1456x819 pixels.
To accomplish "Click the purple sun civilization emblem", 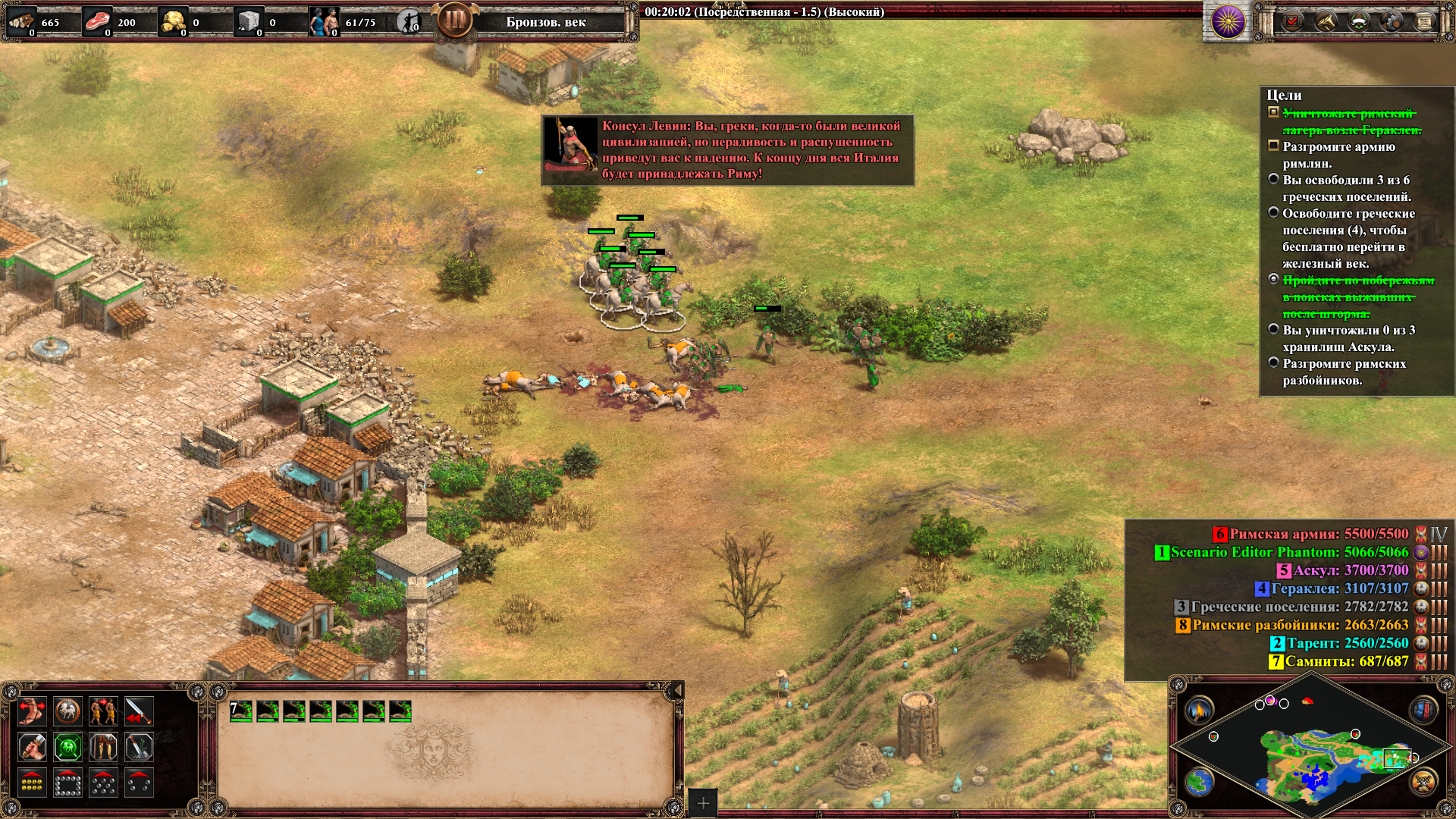I will [x=1228, y=21].
